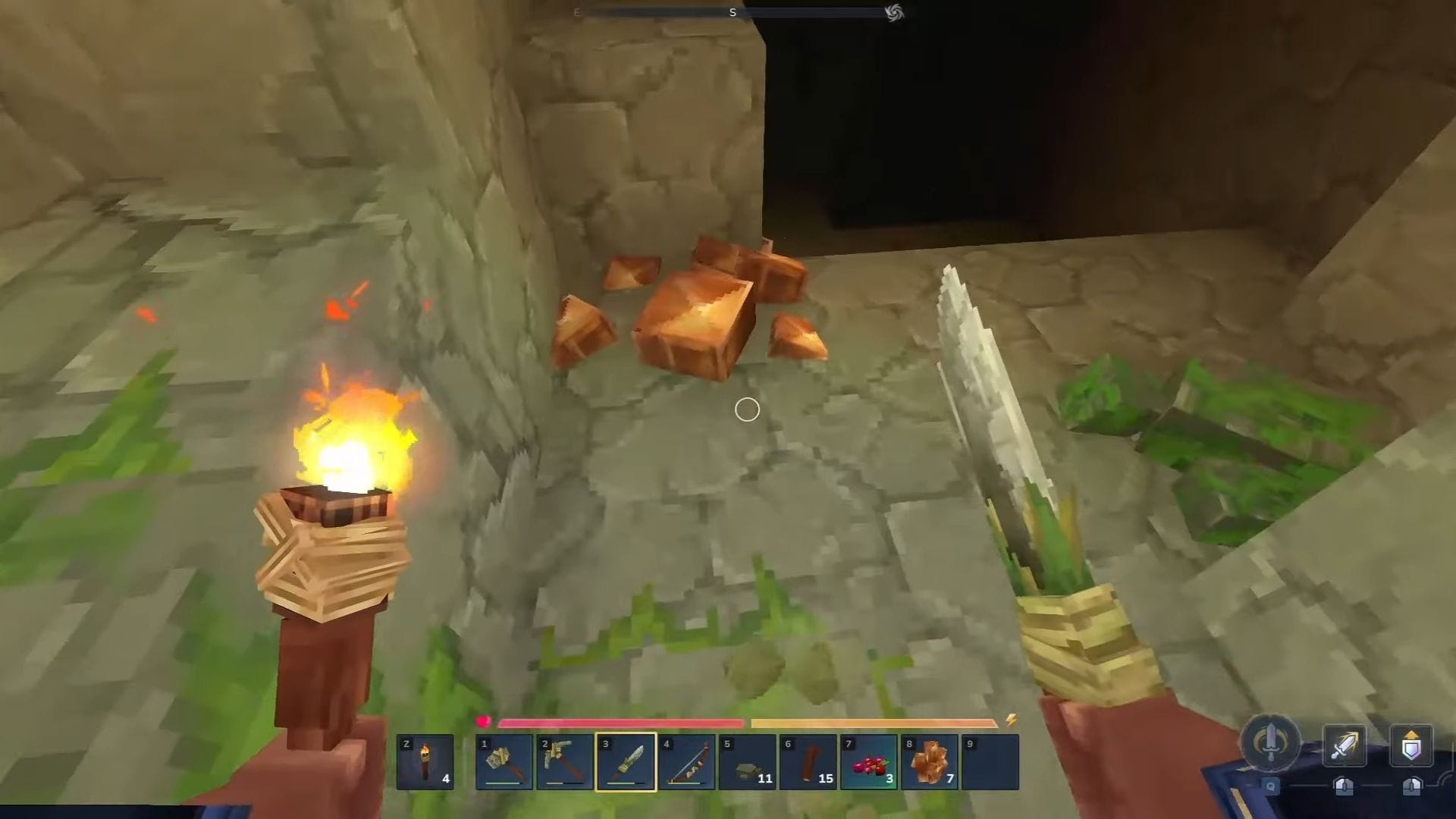
Task: Select the sword in hotbar slot 3
Action: (626, 761)
